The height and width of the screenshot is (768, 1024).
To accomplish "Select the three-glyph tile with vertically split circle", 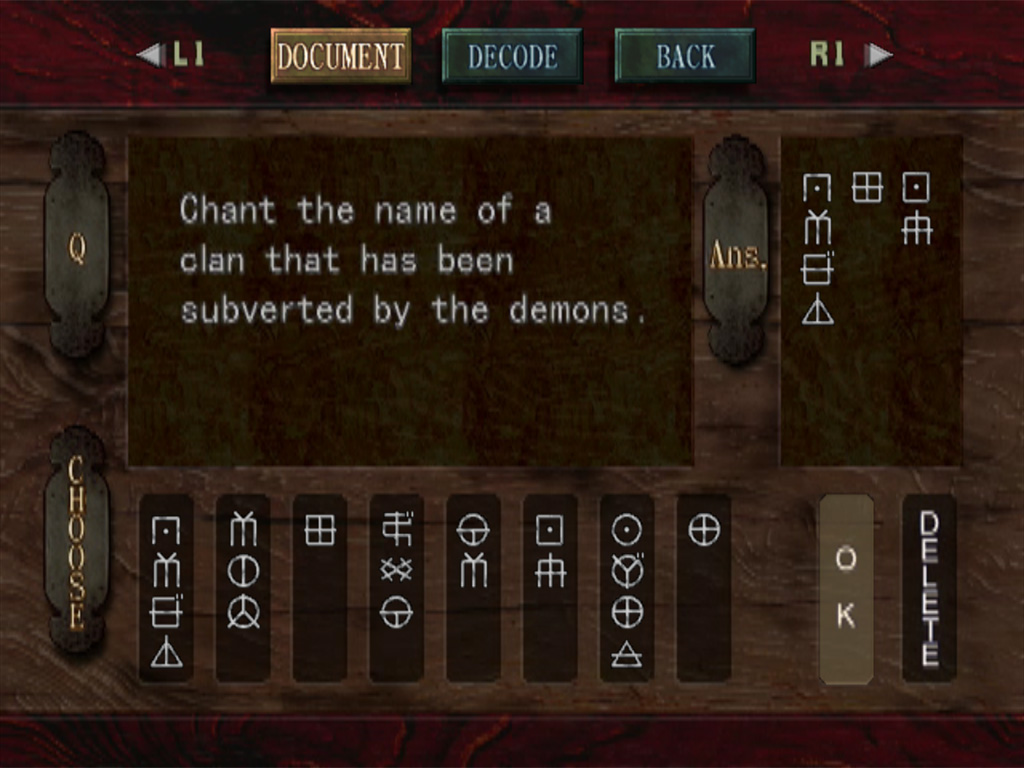I will (x=243, y=588).
